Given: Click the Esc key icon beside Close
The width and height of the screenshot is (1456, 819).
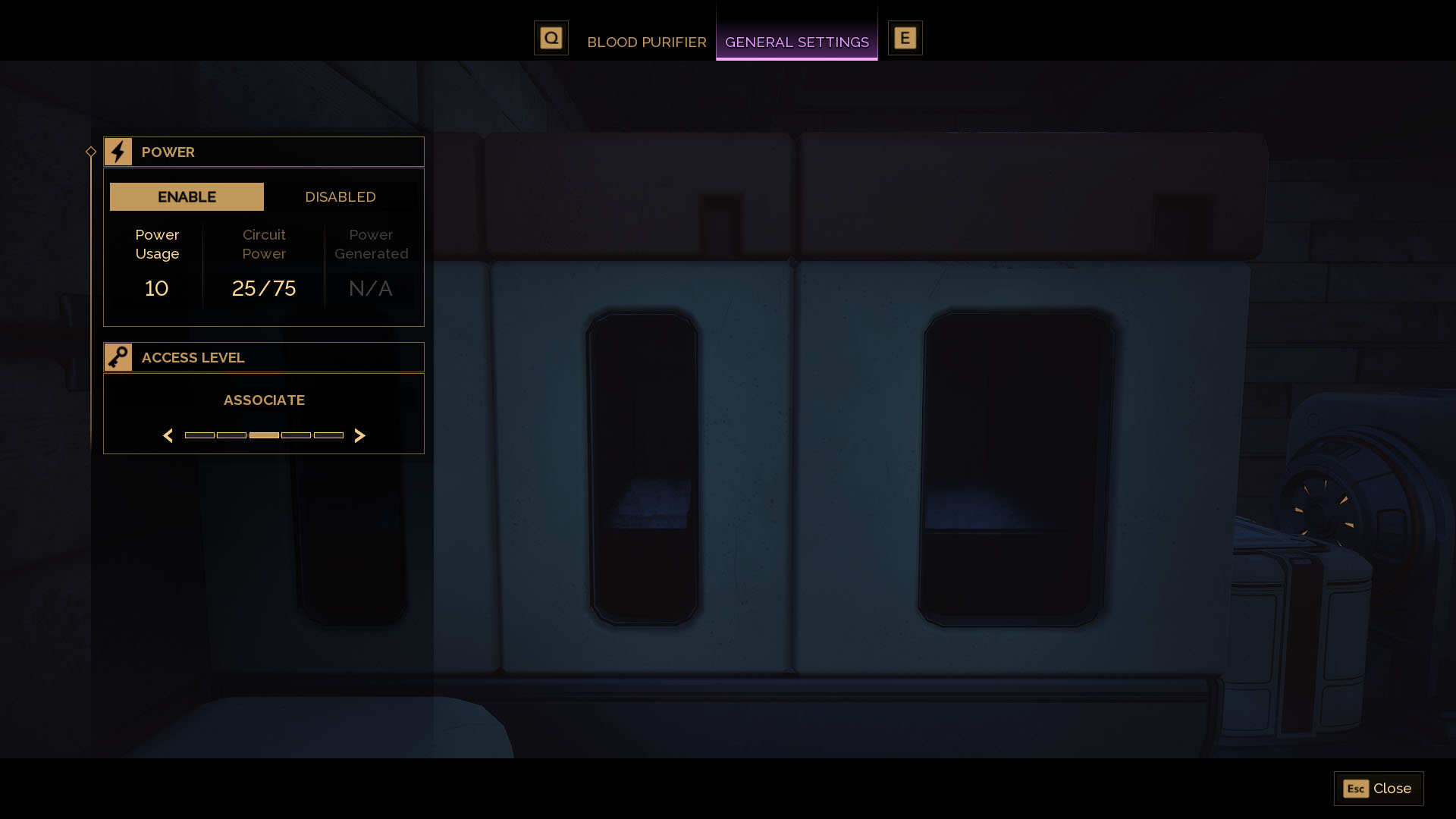Looking at the screenshot, I should point(1357,789).
